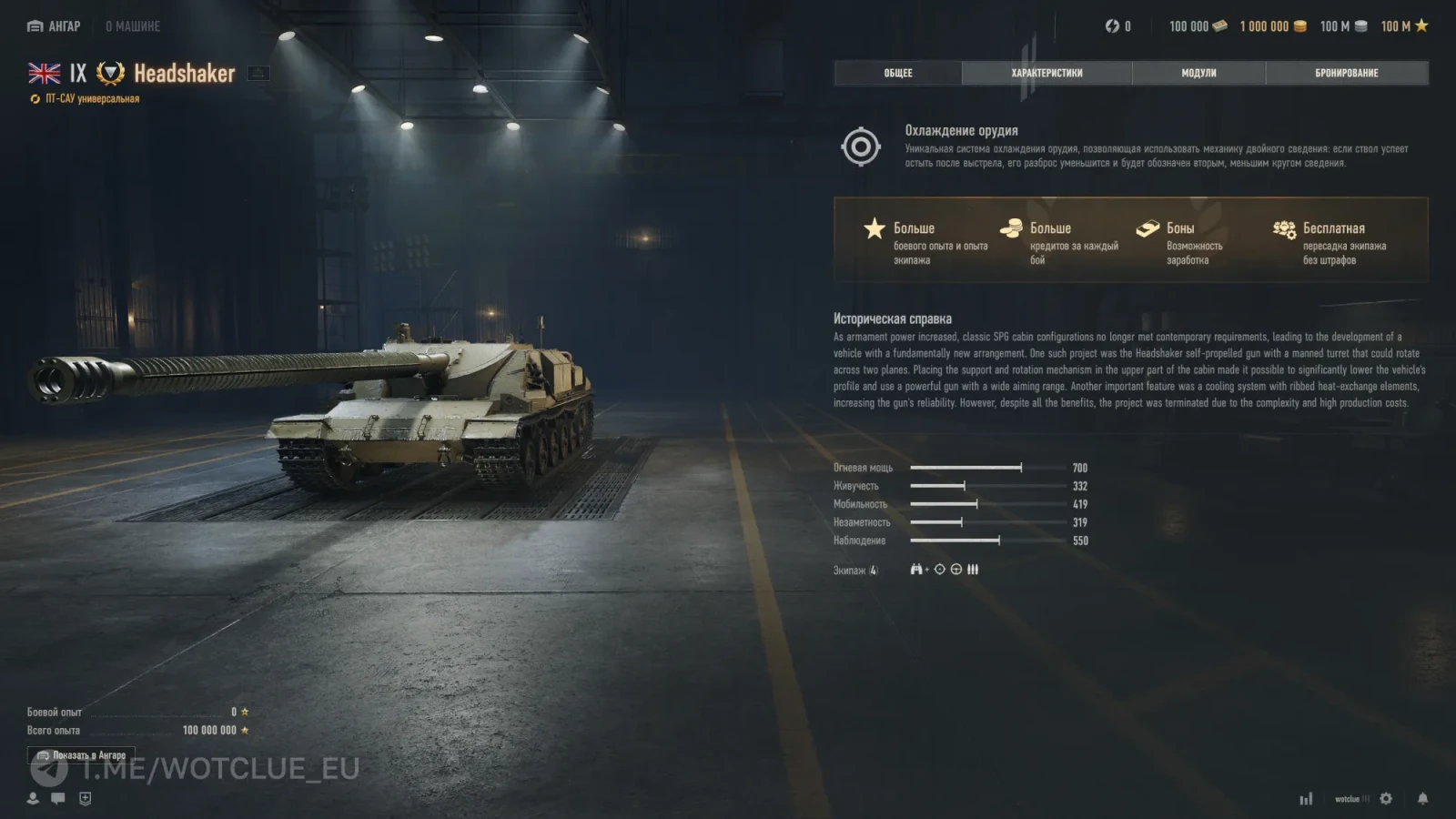Open the bar chart statistics icon
Screen dimensions: 1456x819
point(1306,798)
